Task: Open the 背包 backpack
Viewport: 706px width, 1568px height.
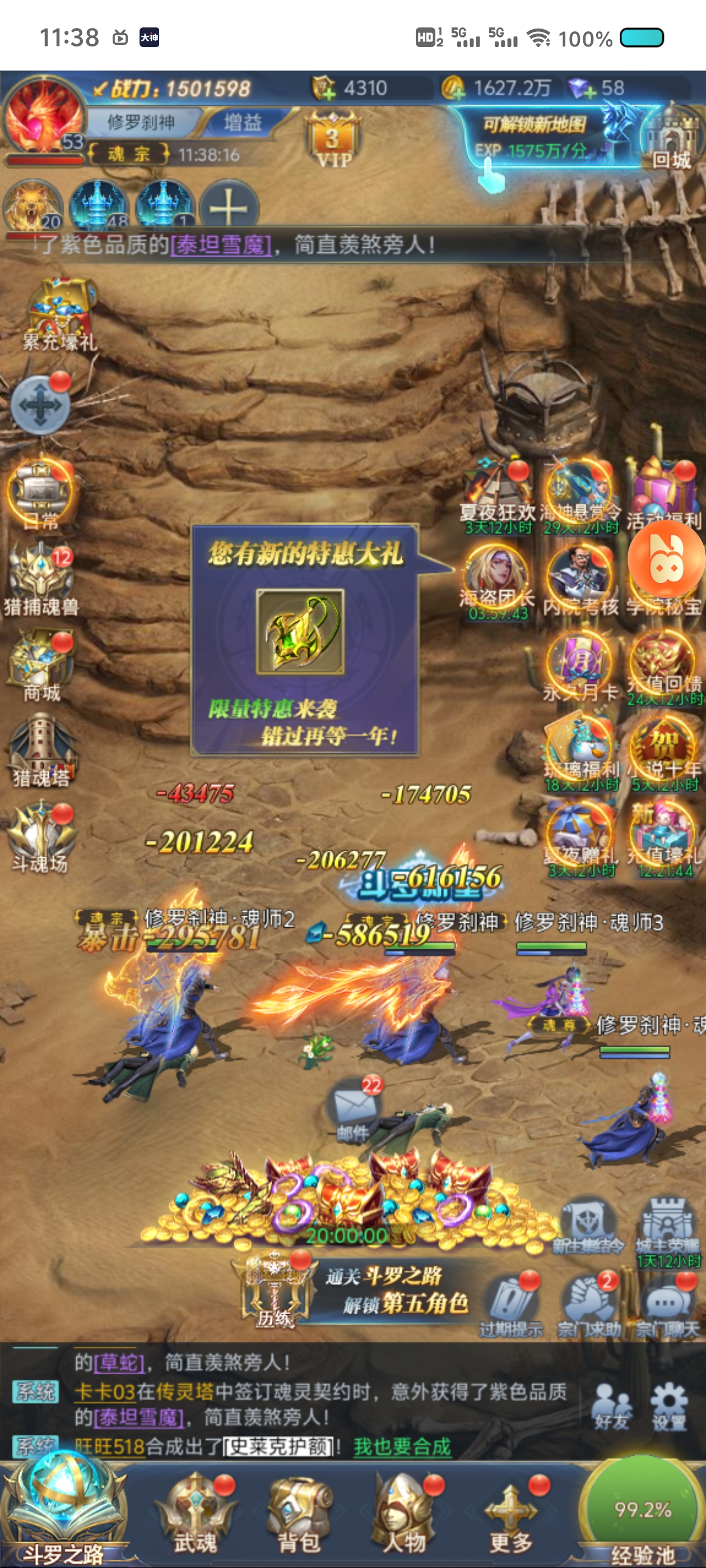Action: point(299,1512)
